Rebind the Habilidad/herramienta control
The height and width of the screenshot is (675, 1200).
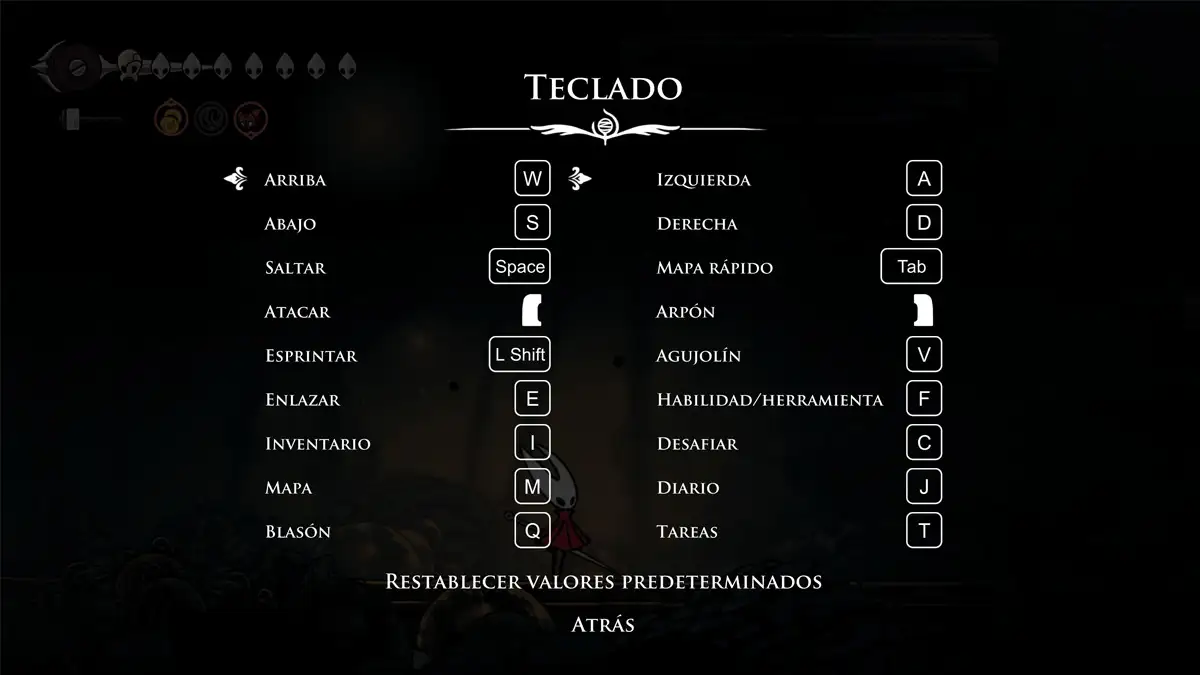pyautogui.click(x=924, y=399)
